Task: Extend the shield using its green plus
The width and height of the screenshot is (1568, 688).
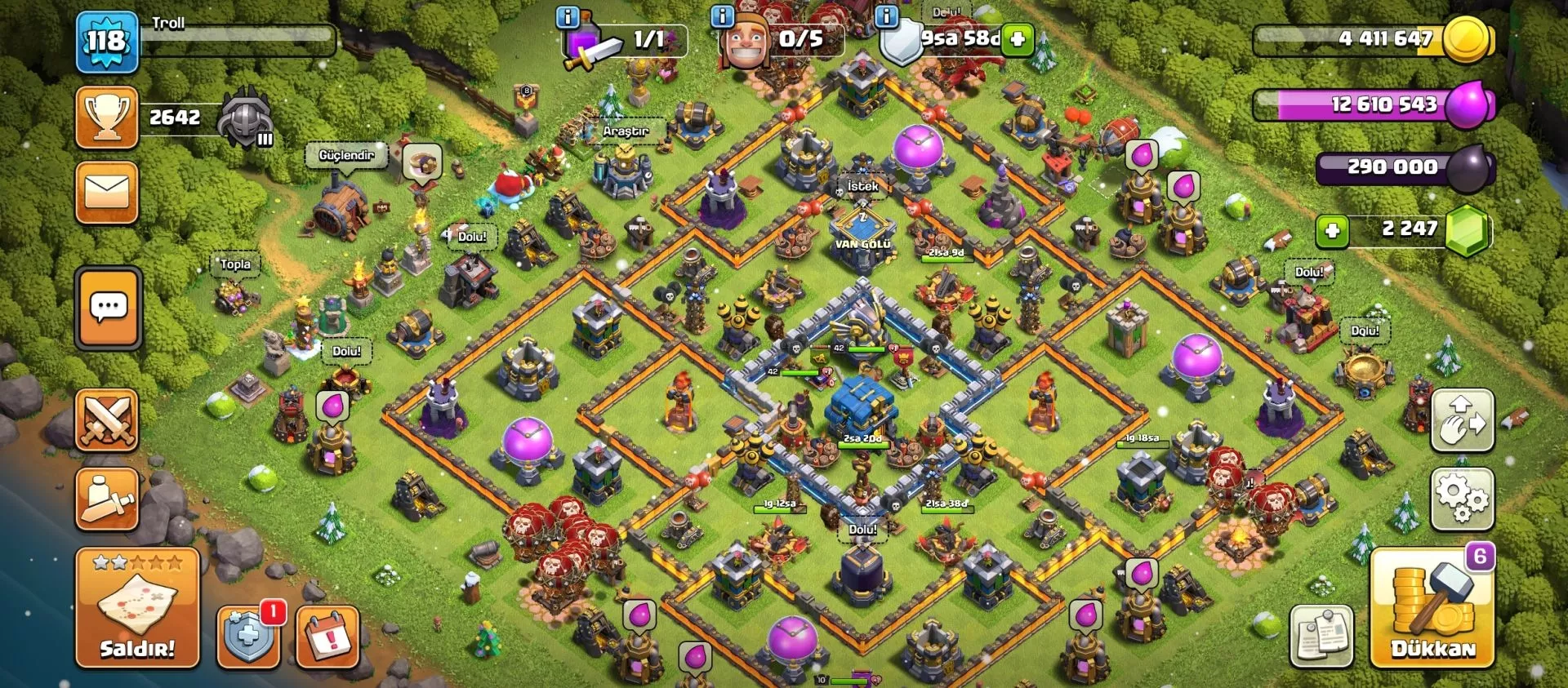Action: (1018, 38)
